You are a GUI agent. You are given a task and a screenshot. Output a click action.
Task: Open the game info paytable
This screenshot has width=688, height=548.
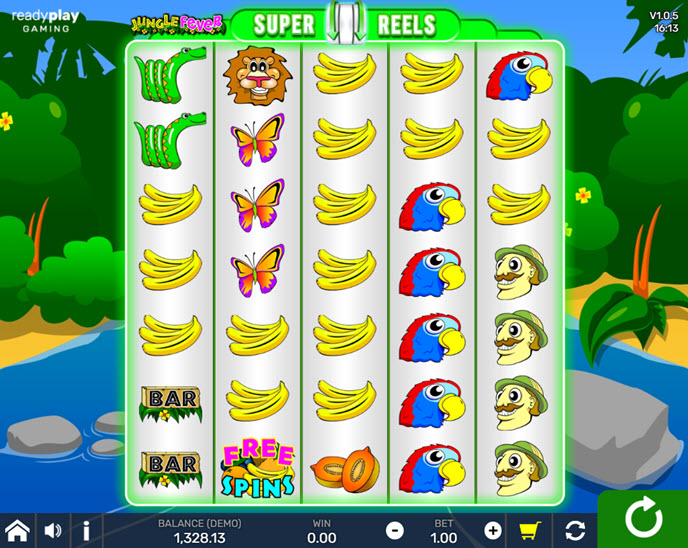point(86,530)
